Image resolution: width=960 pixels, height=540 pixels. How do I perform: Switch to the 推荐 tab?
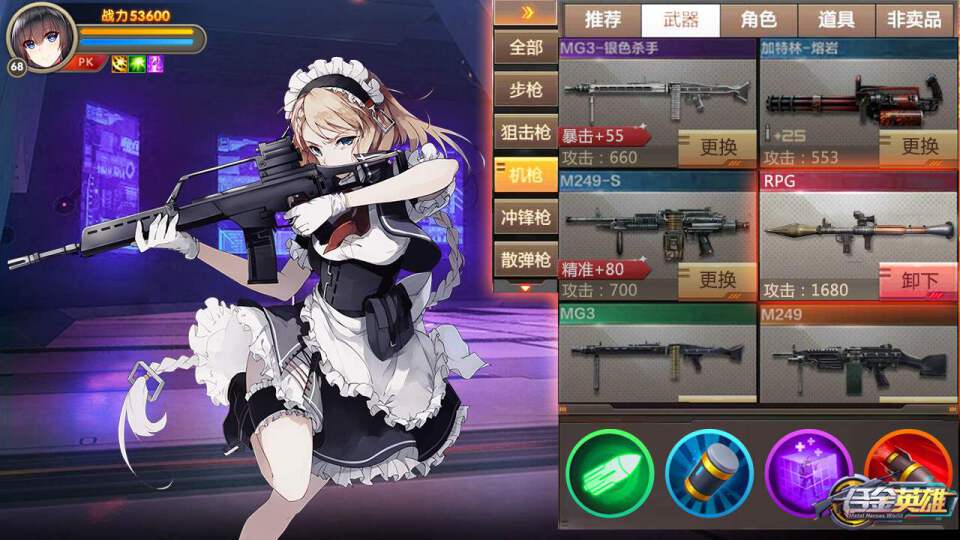pos(602,19)
